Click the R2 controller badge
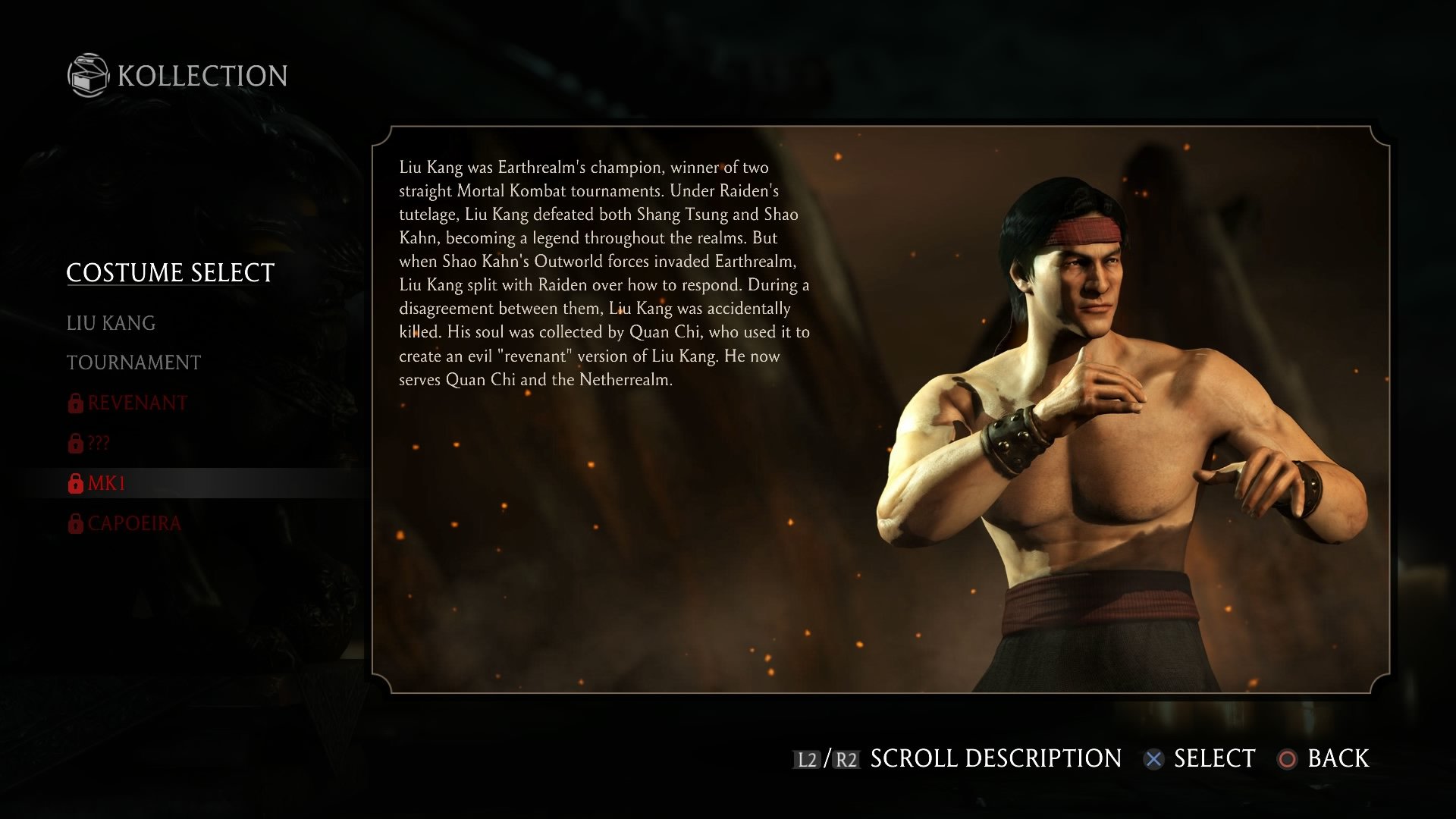 click(847, 758)
